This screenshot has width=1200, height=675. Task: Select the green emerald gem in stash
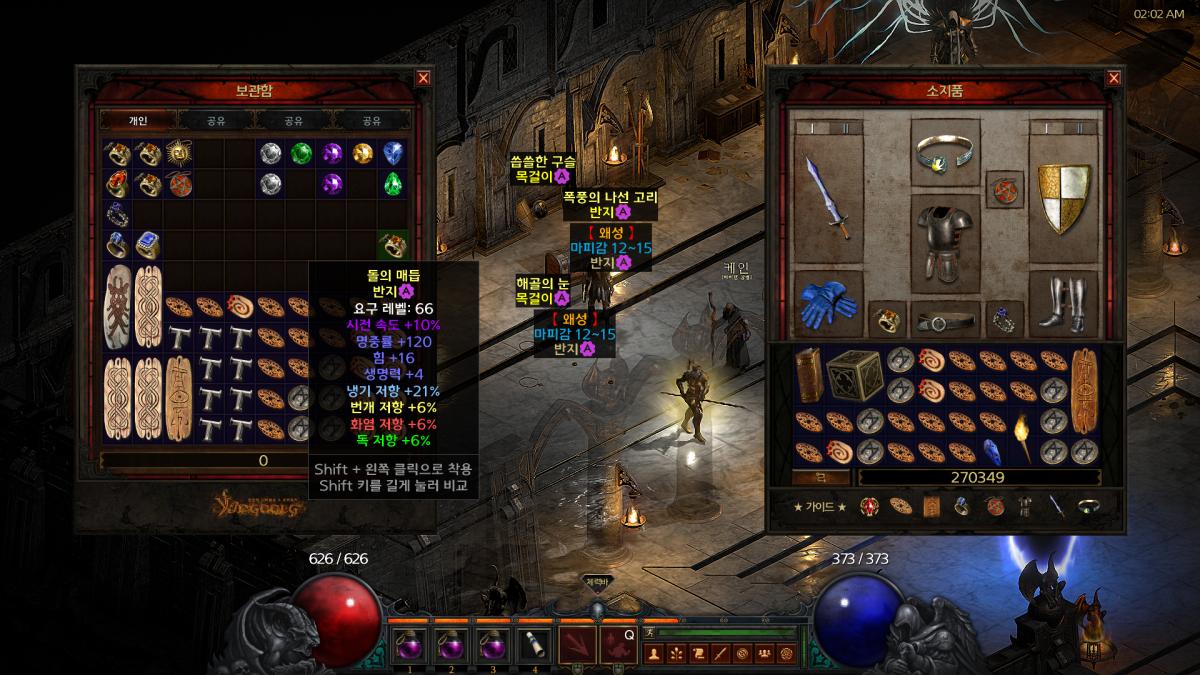(301, 154)
